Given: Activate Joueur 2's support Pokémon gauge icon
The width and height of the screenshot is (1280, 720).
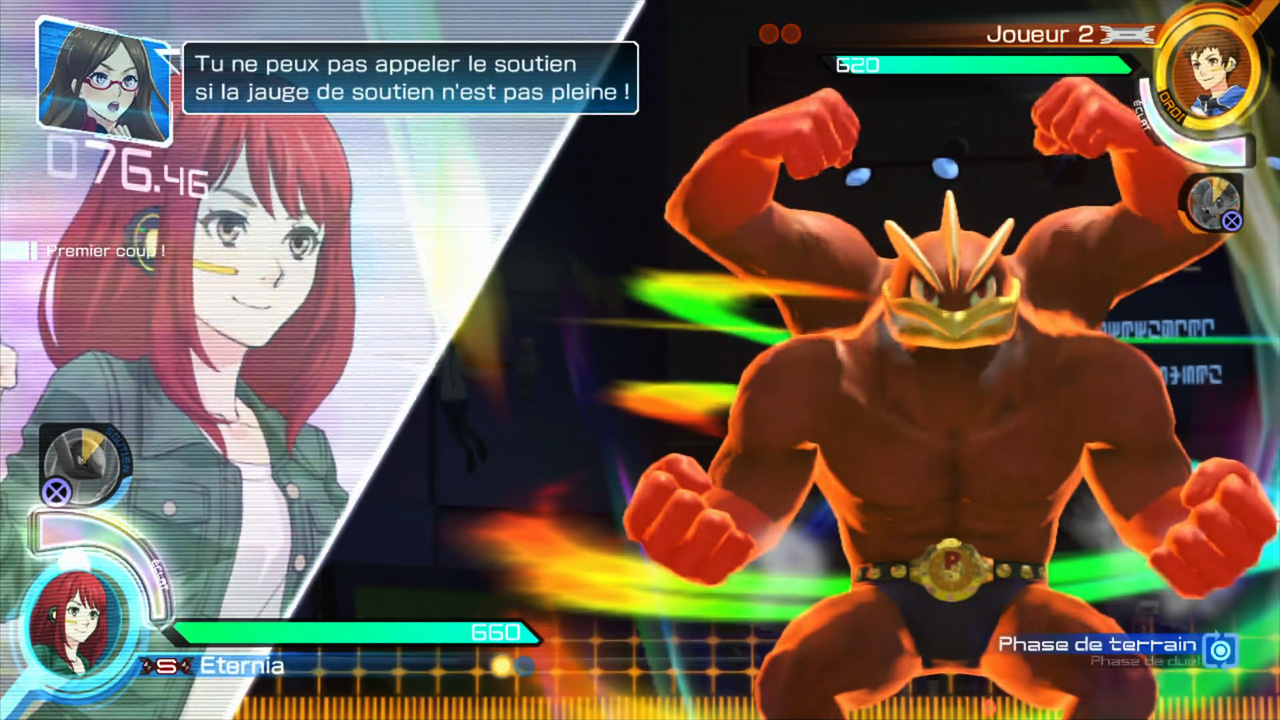Looking at the screenshot, I should (x=1214, y=201).
